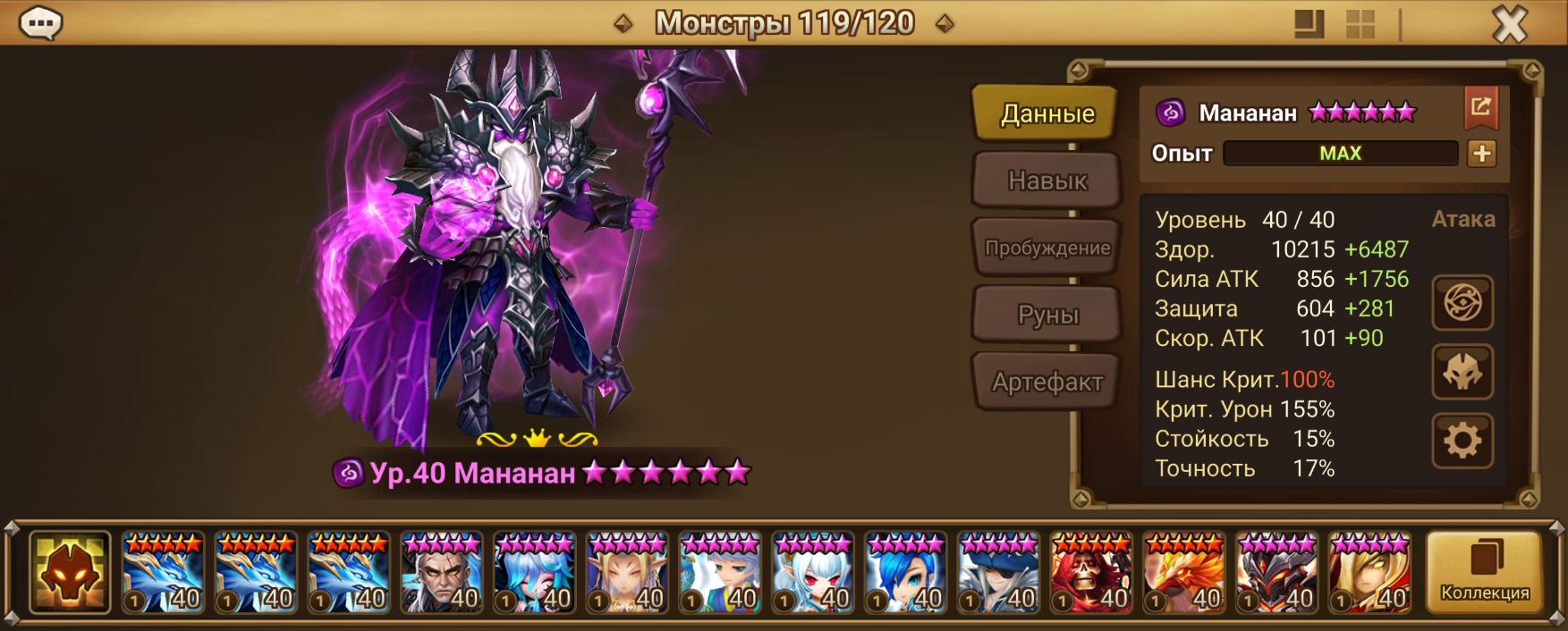Select the eyepatch pirate monster thumbnail

tap(998, 572)
